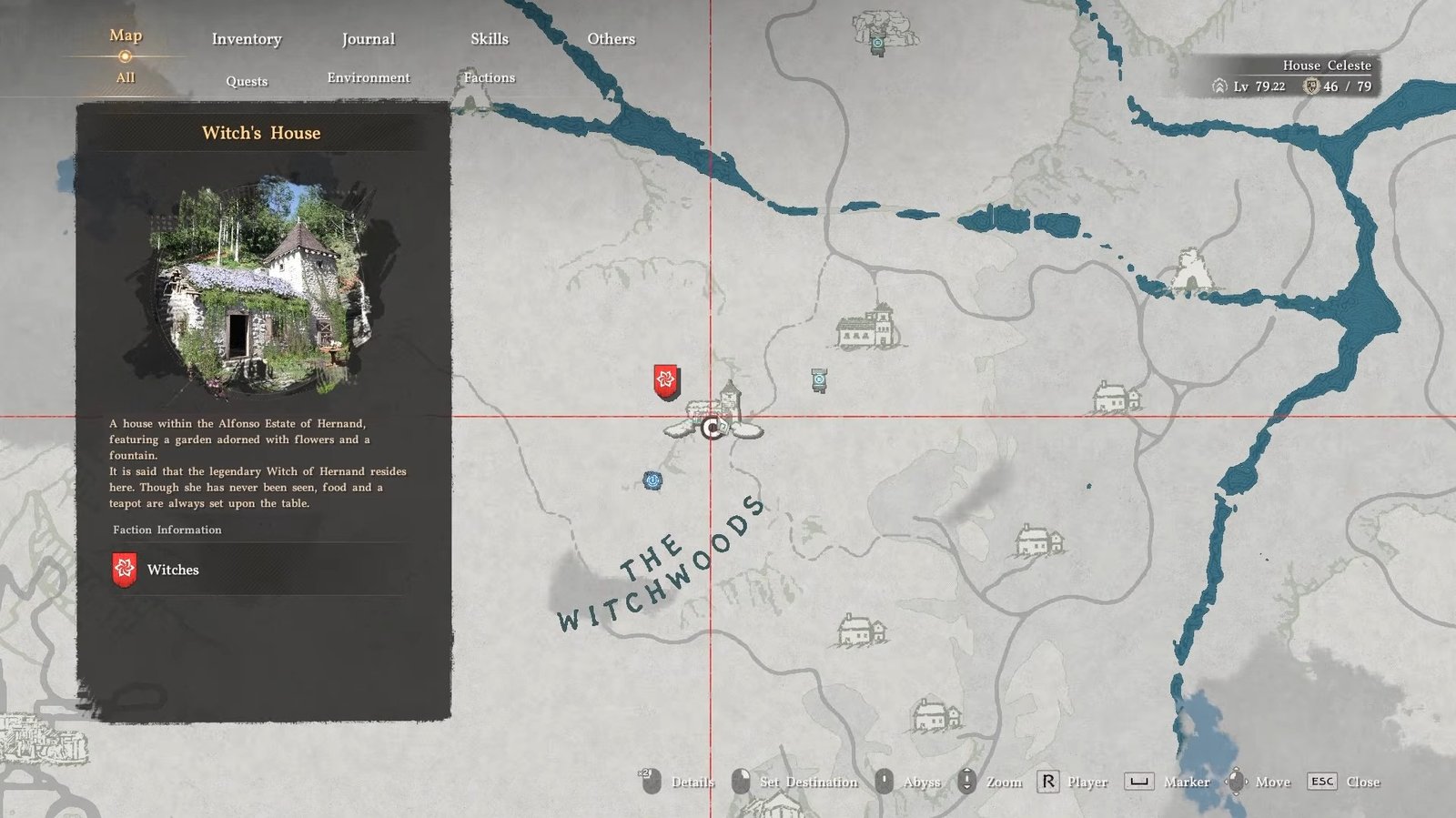1456x818 pixels.
Task: Filter map by Quests
Action: pyautogui.click(x=247, y=81)
